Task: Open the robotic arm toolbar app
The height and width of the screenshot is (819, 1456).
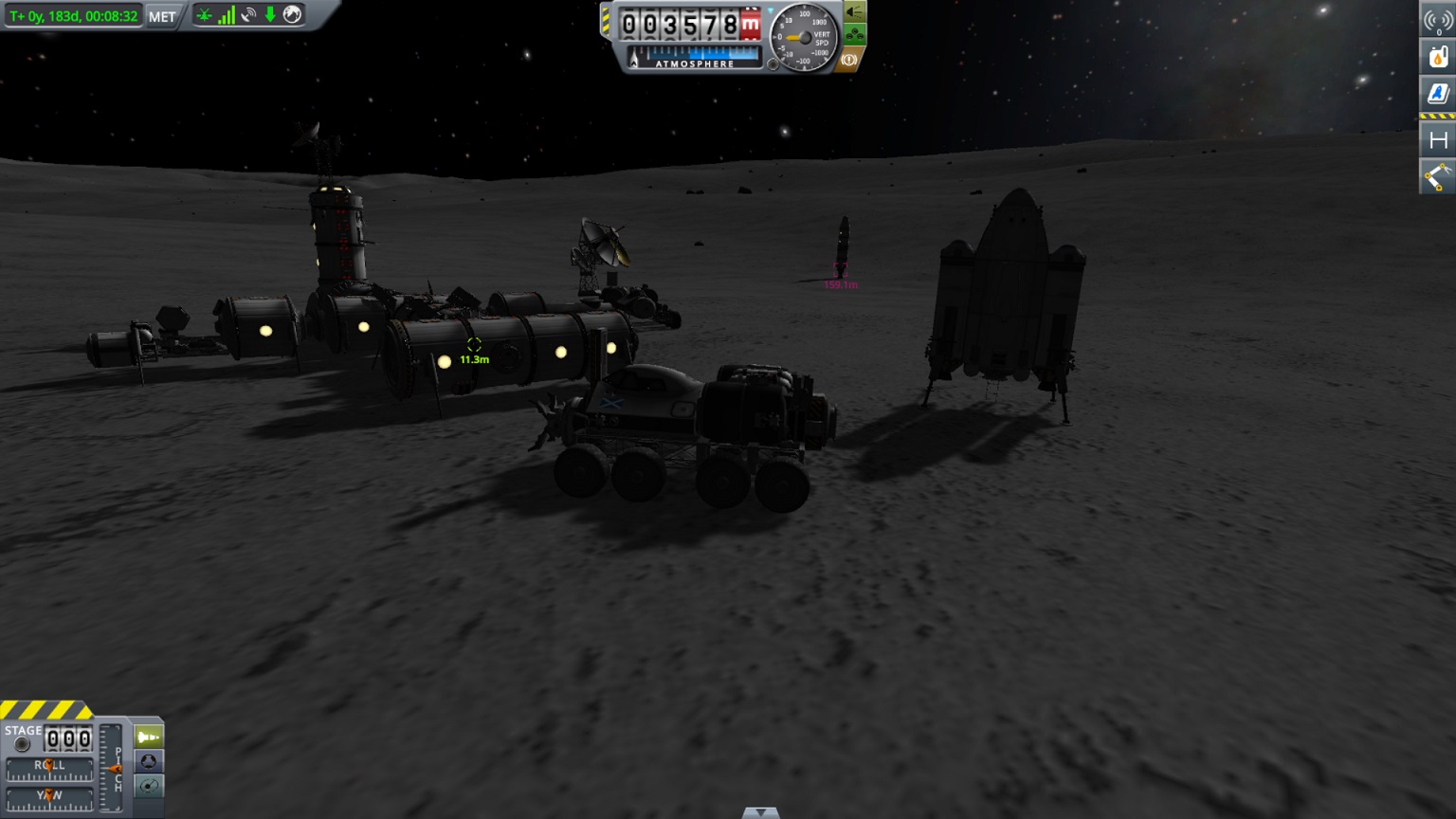Action: [1437, 176]
